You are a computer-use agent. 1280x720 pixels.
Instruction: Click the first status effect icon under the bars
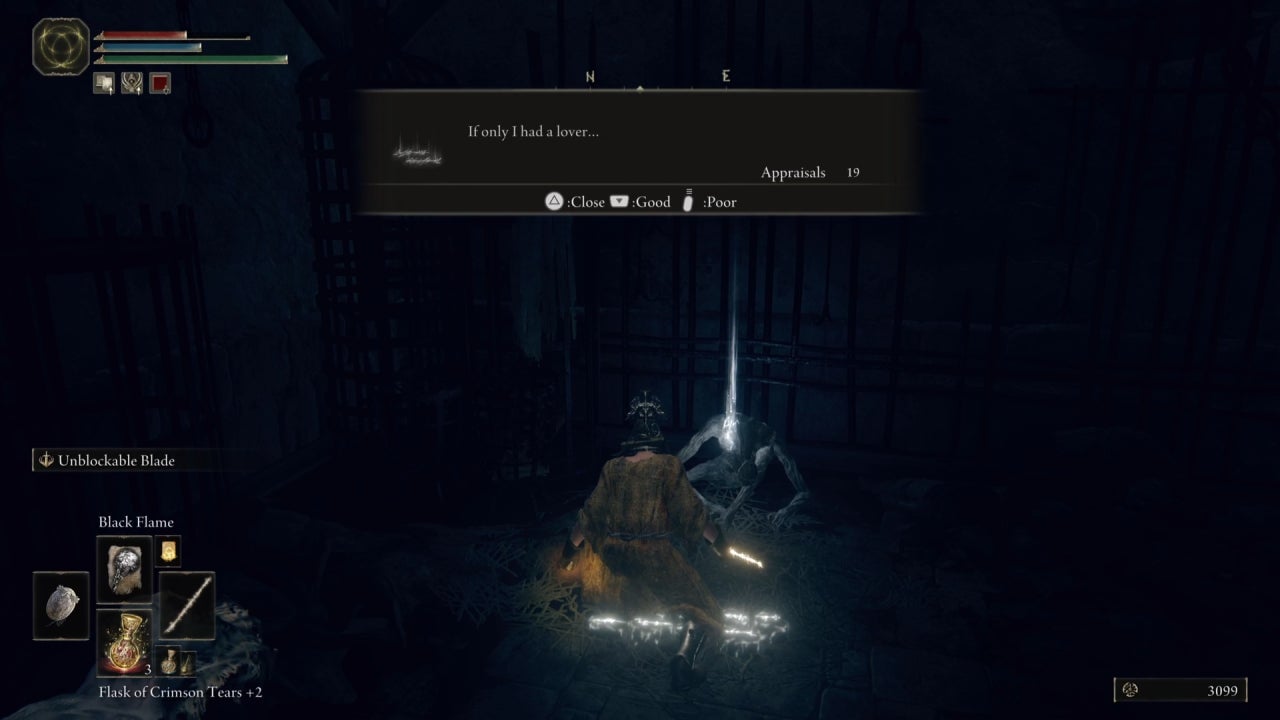click(x=104, y=83)
